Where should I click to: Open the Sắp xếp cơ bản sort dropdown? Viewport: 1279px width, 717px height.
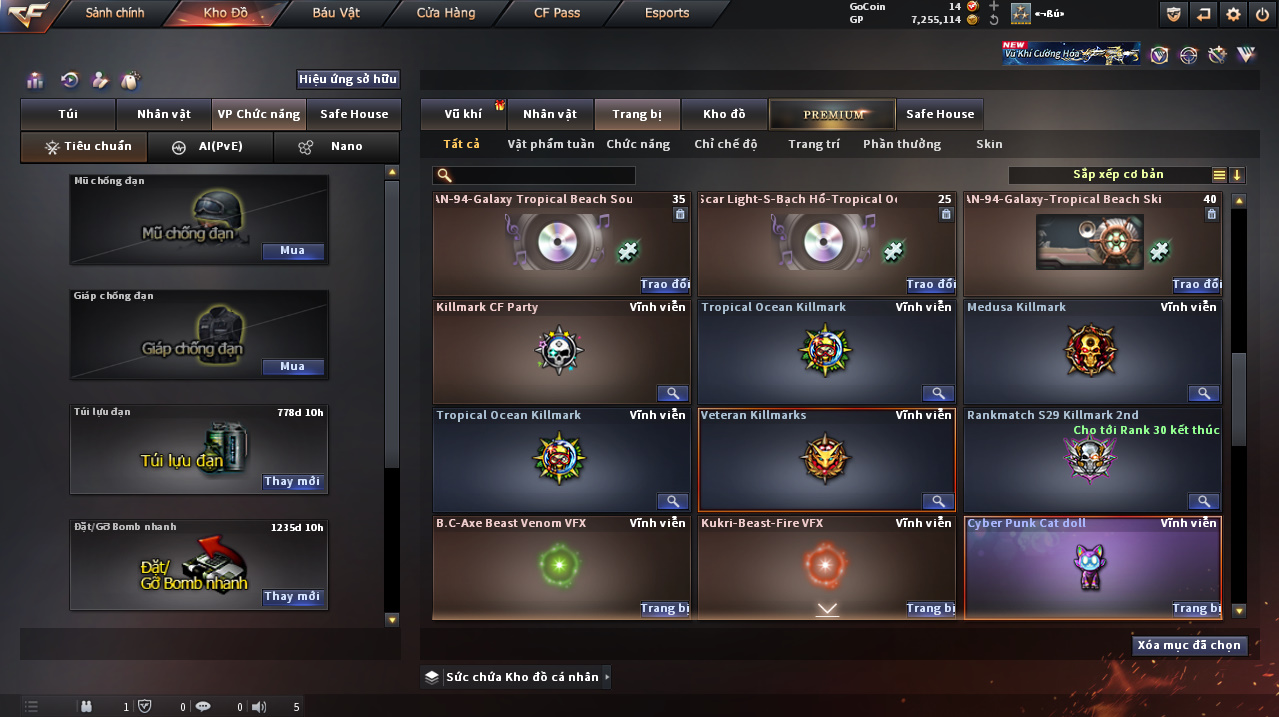[1118, 175]
